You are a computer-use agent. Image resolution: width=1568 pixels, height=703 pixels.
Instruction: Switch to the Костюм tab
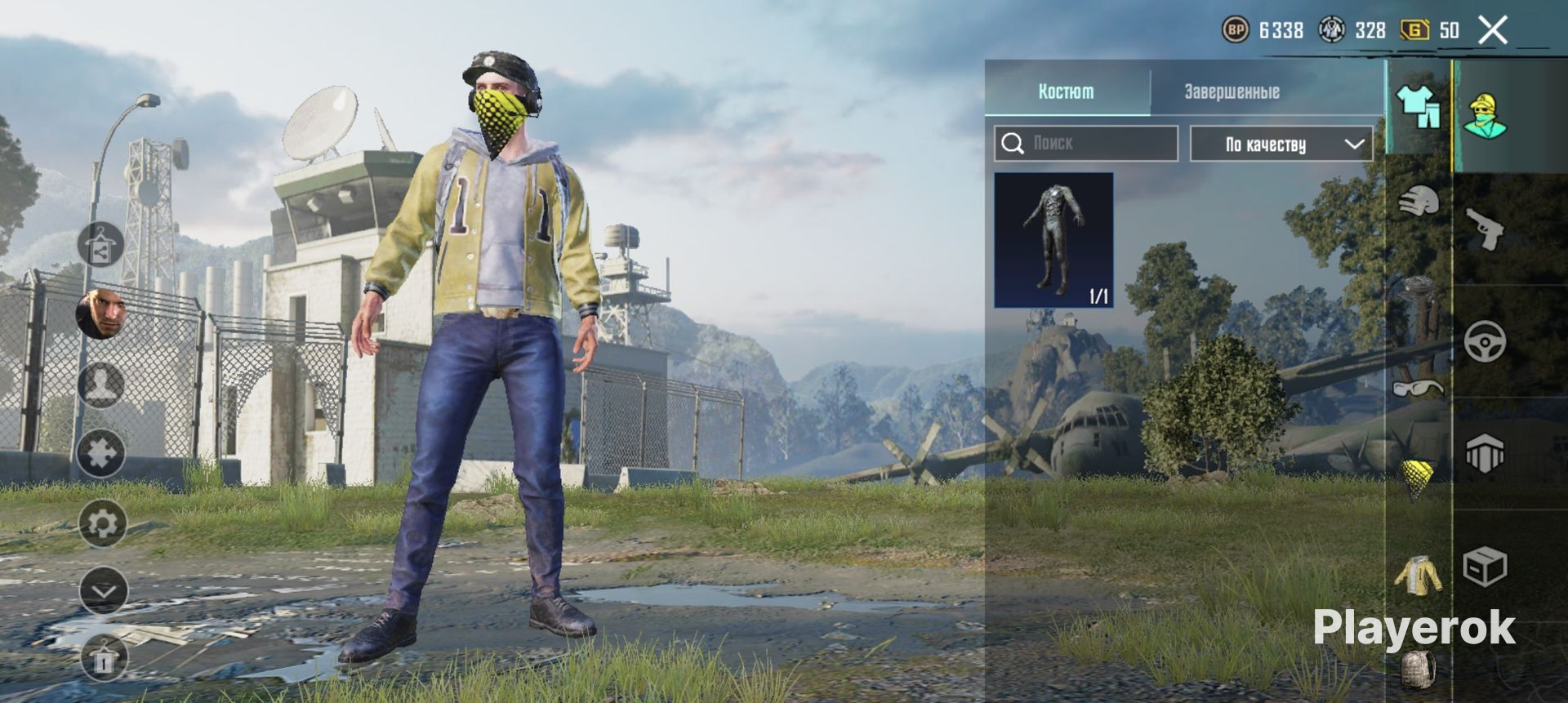tap(1067, 91)
